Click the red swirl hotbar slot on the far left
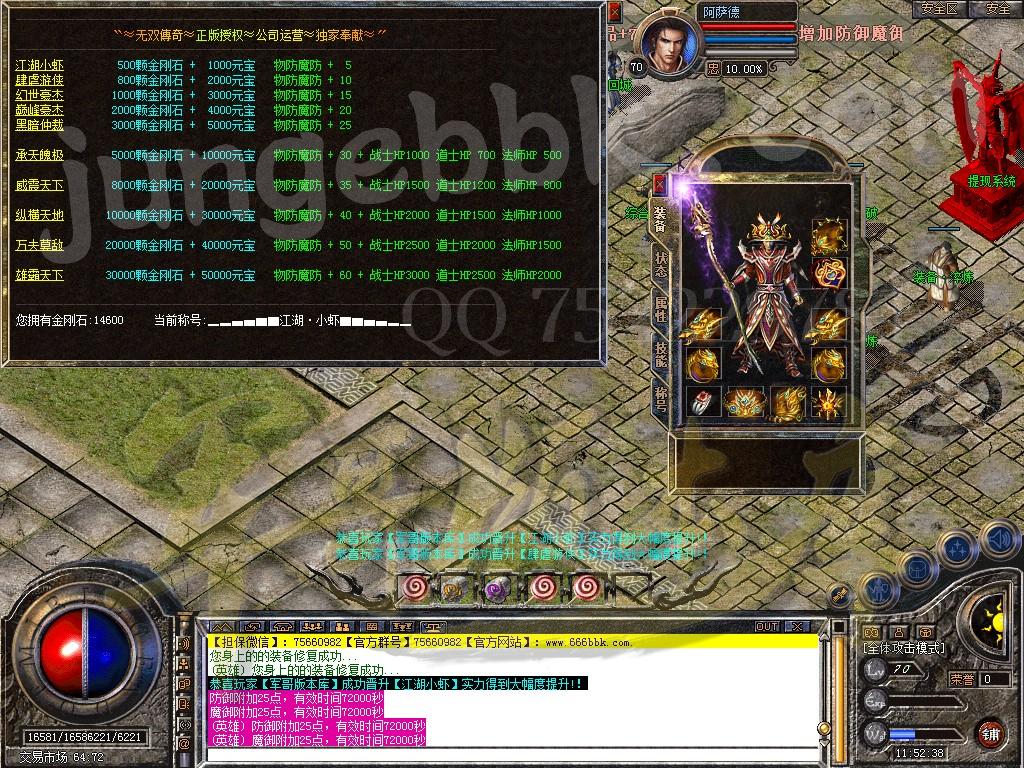The height and width of the screenshot is (768, 1024). [x=416, y=587]
